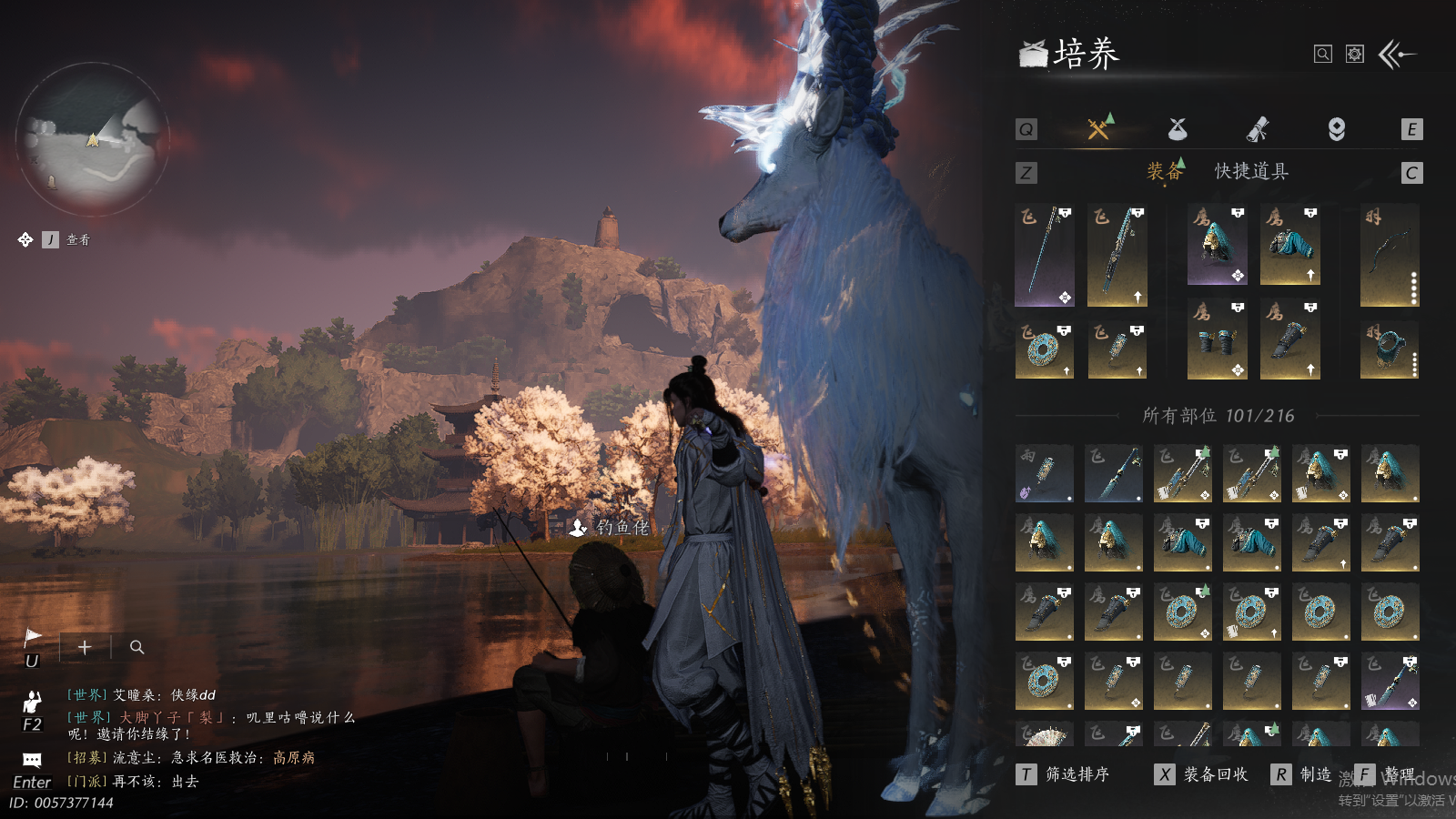Select the equipped purple-background helmet slot

(x=1217, y=245)
